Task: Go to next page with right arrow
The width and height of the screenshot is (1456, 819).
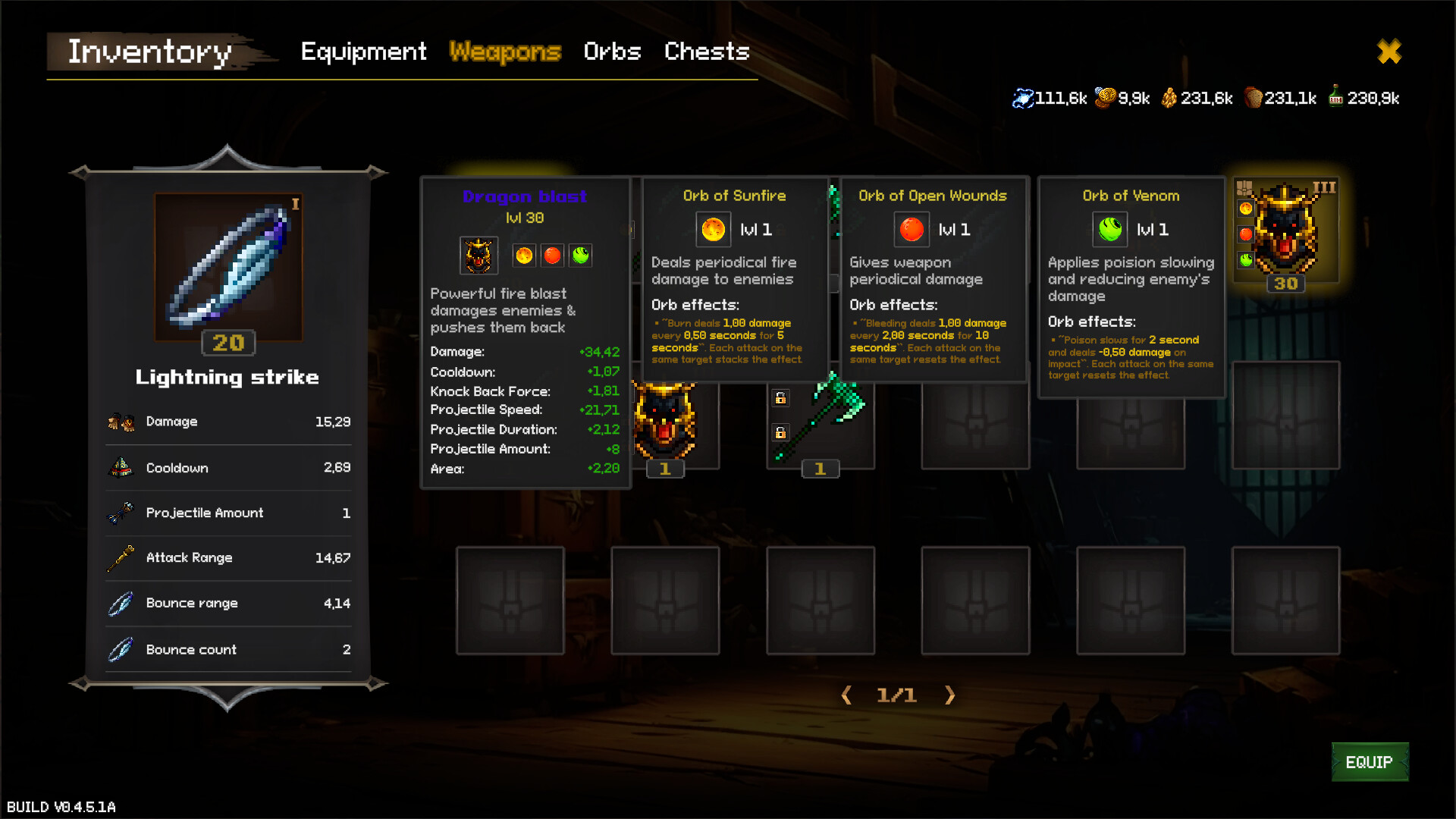Action: 950,695
